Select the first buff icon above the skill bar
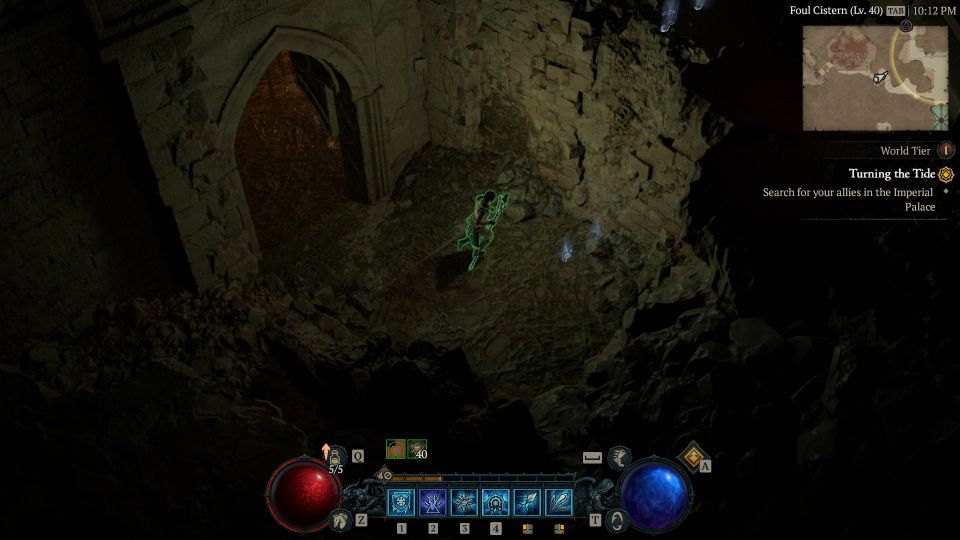 [396, 449]
